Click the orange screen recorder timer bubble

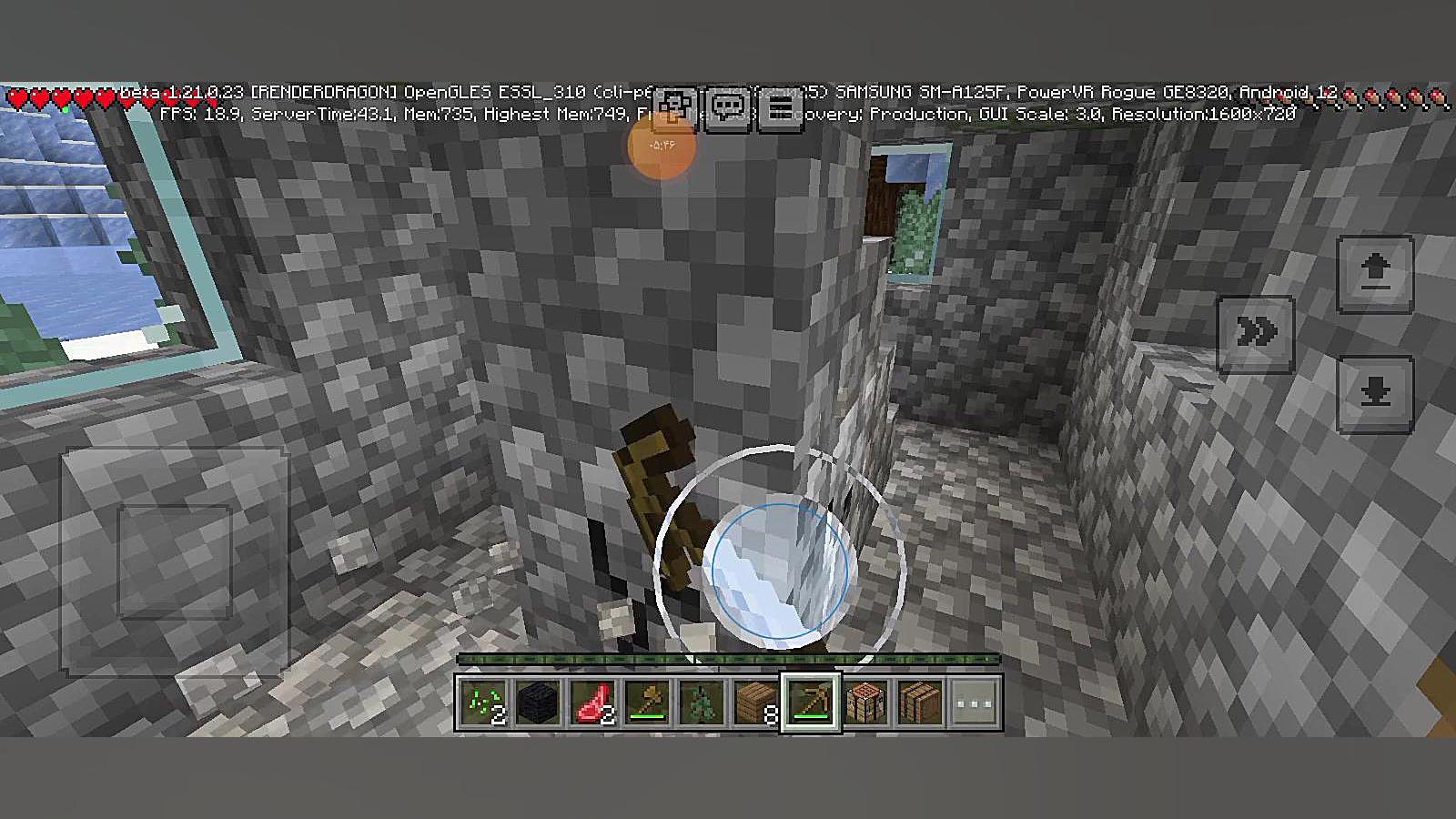pos(662,145)
